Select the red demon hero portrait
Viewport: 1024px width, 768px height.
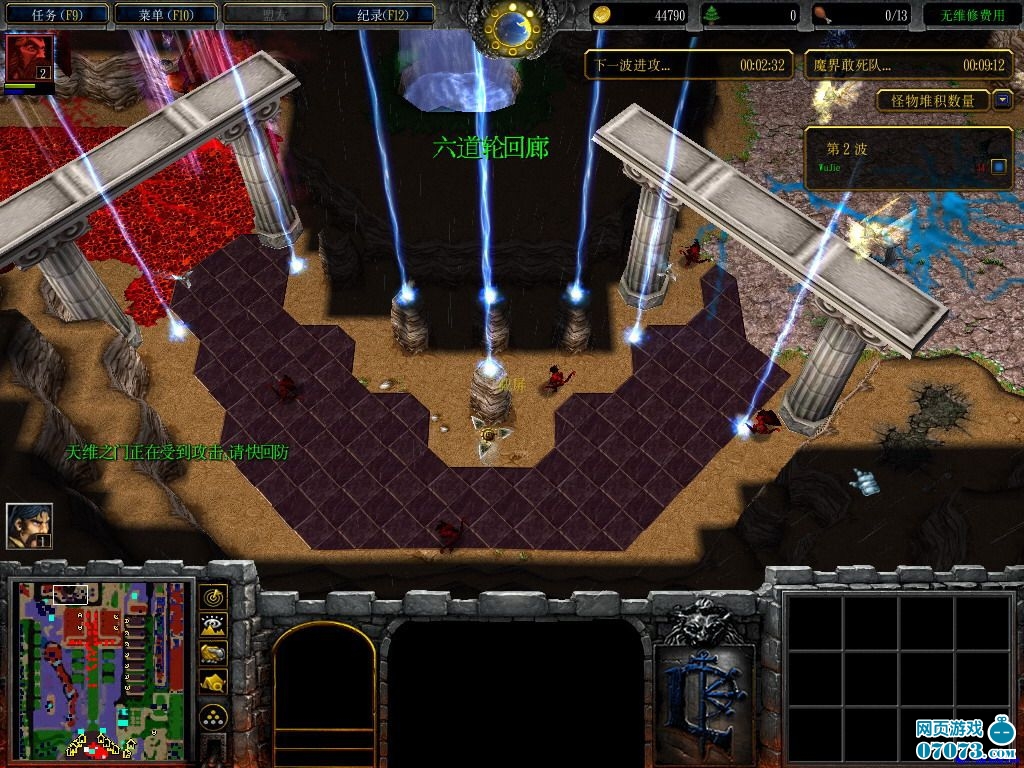28,59
